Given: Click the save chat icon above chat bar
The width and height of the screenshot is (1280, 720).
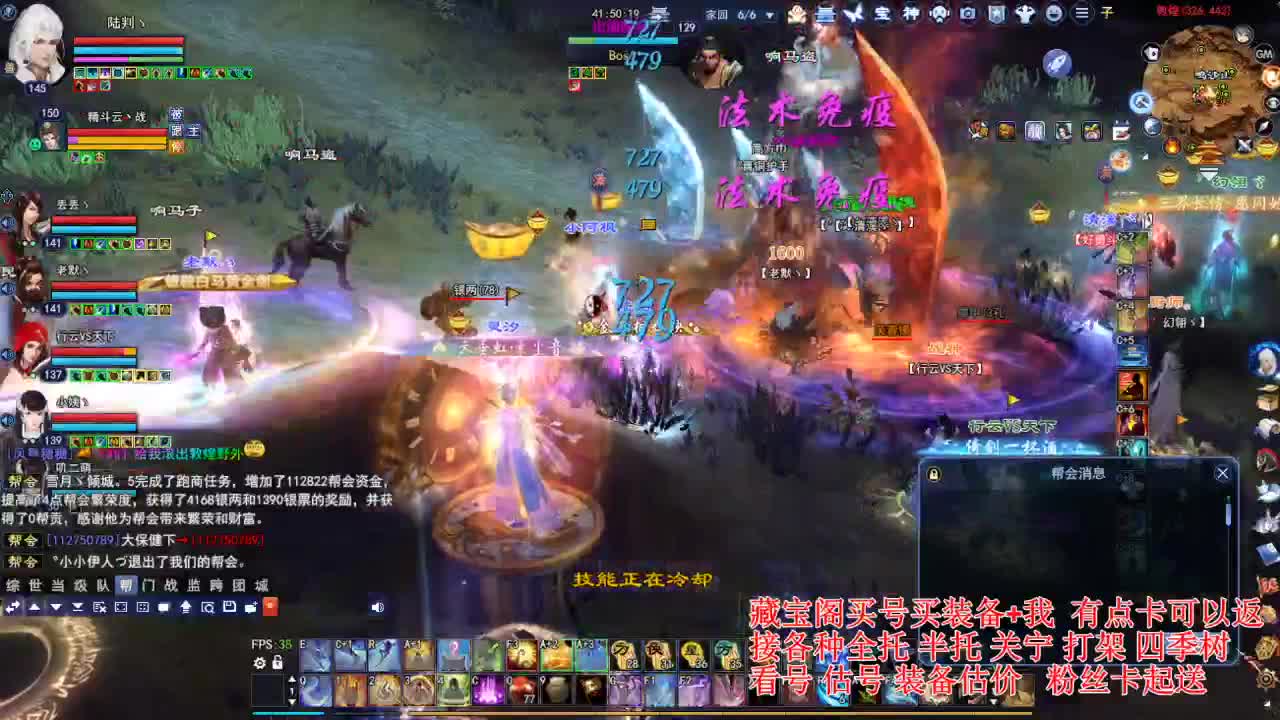Looking at the screenshot, I should click(231, 606).
